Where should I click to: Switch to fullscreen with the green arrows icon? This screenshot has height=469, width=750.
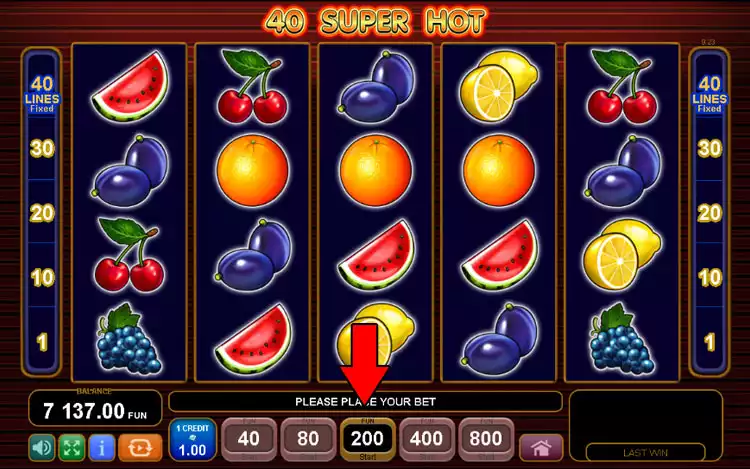tap(70, 446)
